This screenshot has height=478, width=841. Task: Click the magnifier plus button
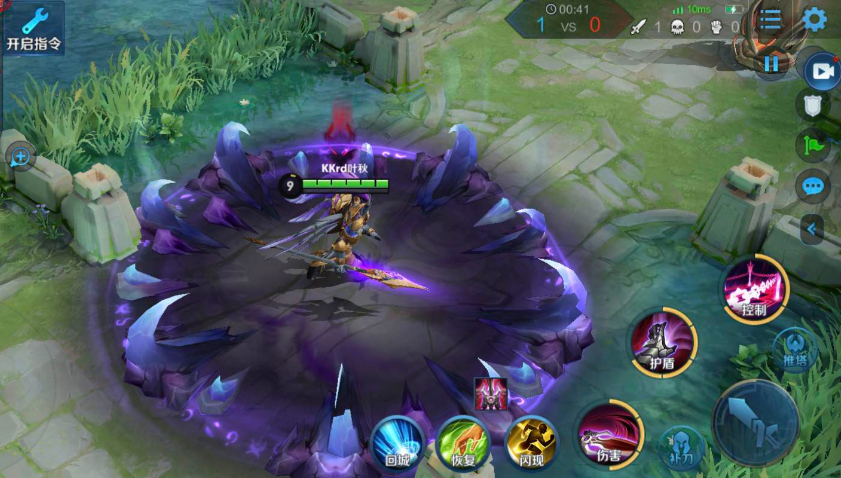coord(20,156)
